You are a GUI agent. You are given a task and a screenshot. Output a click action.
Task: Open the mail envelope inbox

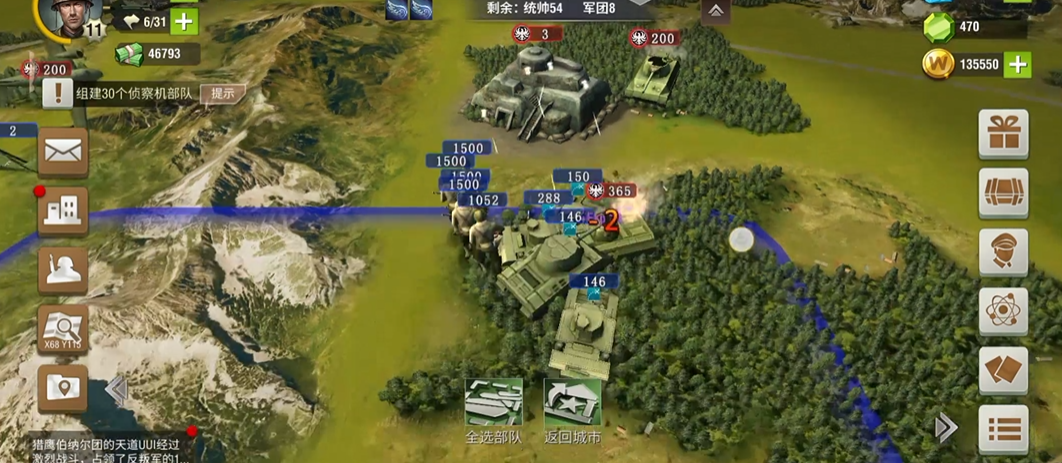[62, 152]
